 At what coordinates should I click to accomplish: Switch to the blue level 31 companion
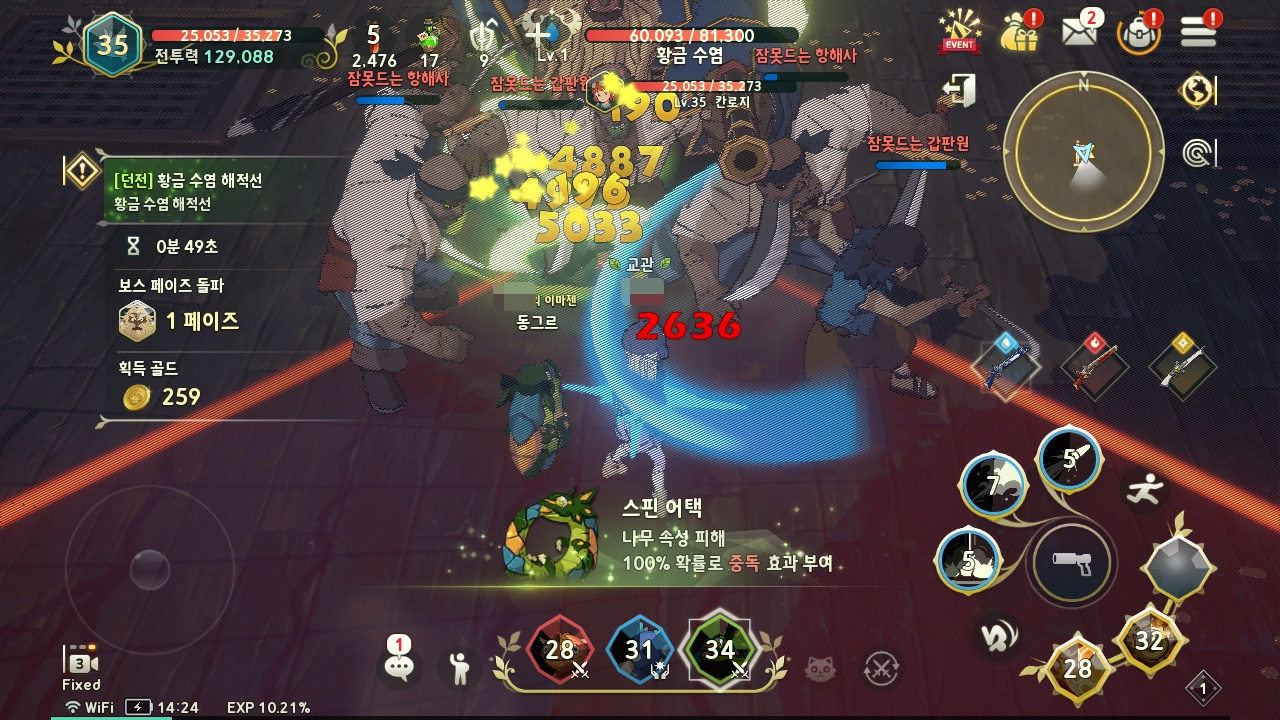click(640, 651)
